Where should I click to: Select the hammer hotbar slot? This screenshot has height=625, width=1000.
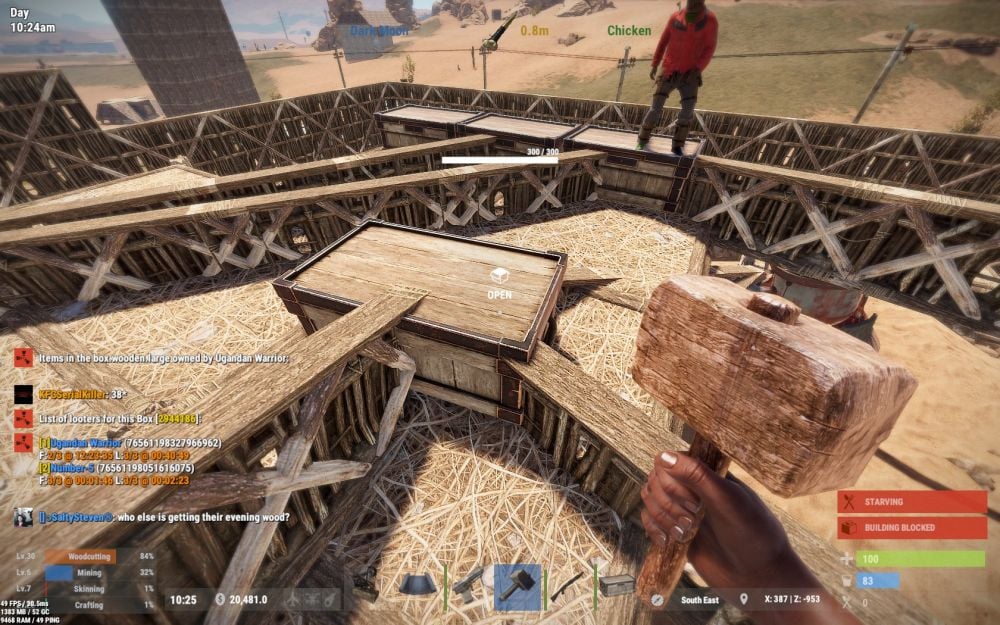[517, 587]
